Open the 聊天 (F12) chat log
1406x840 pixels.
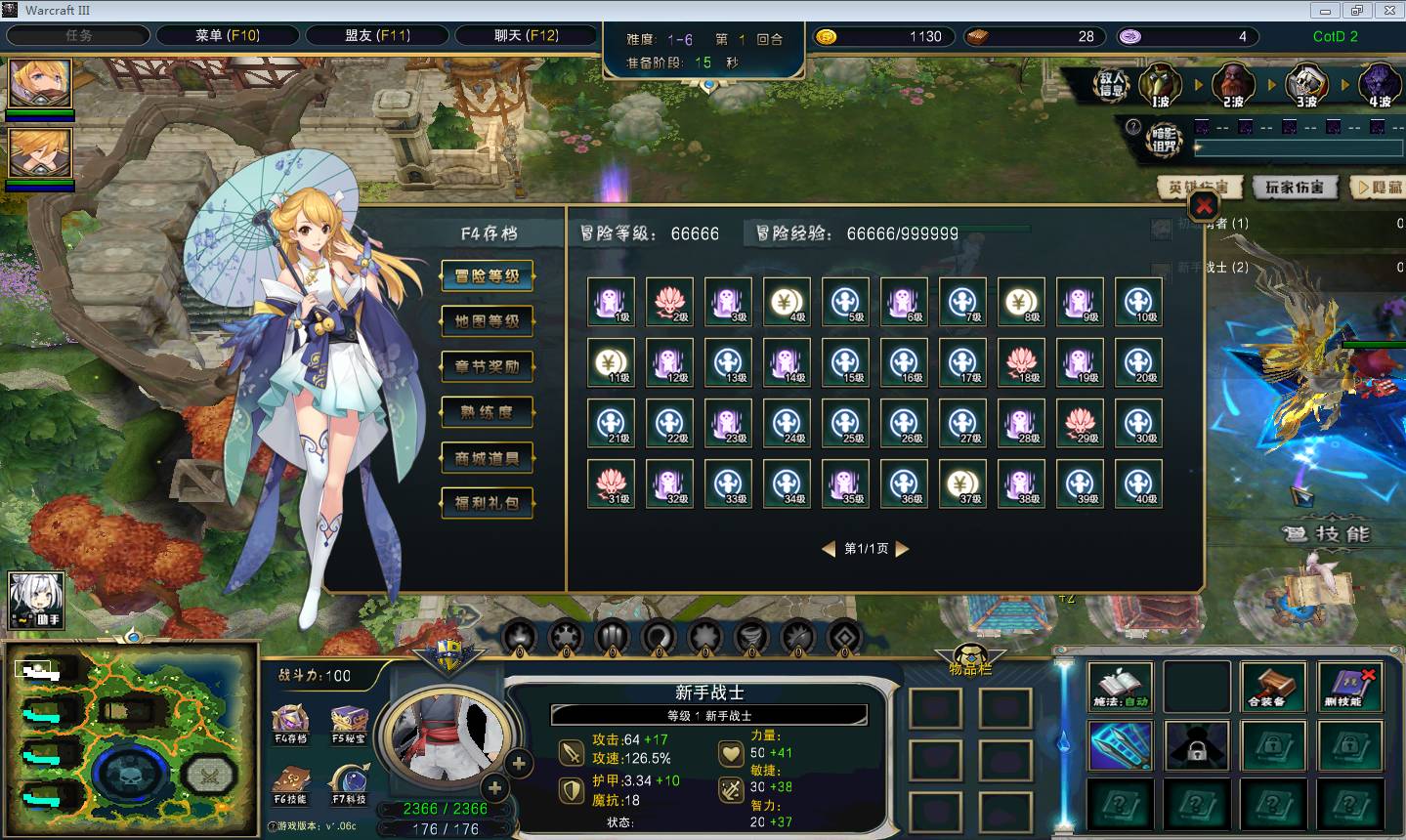point(526,36)
